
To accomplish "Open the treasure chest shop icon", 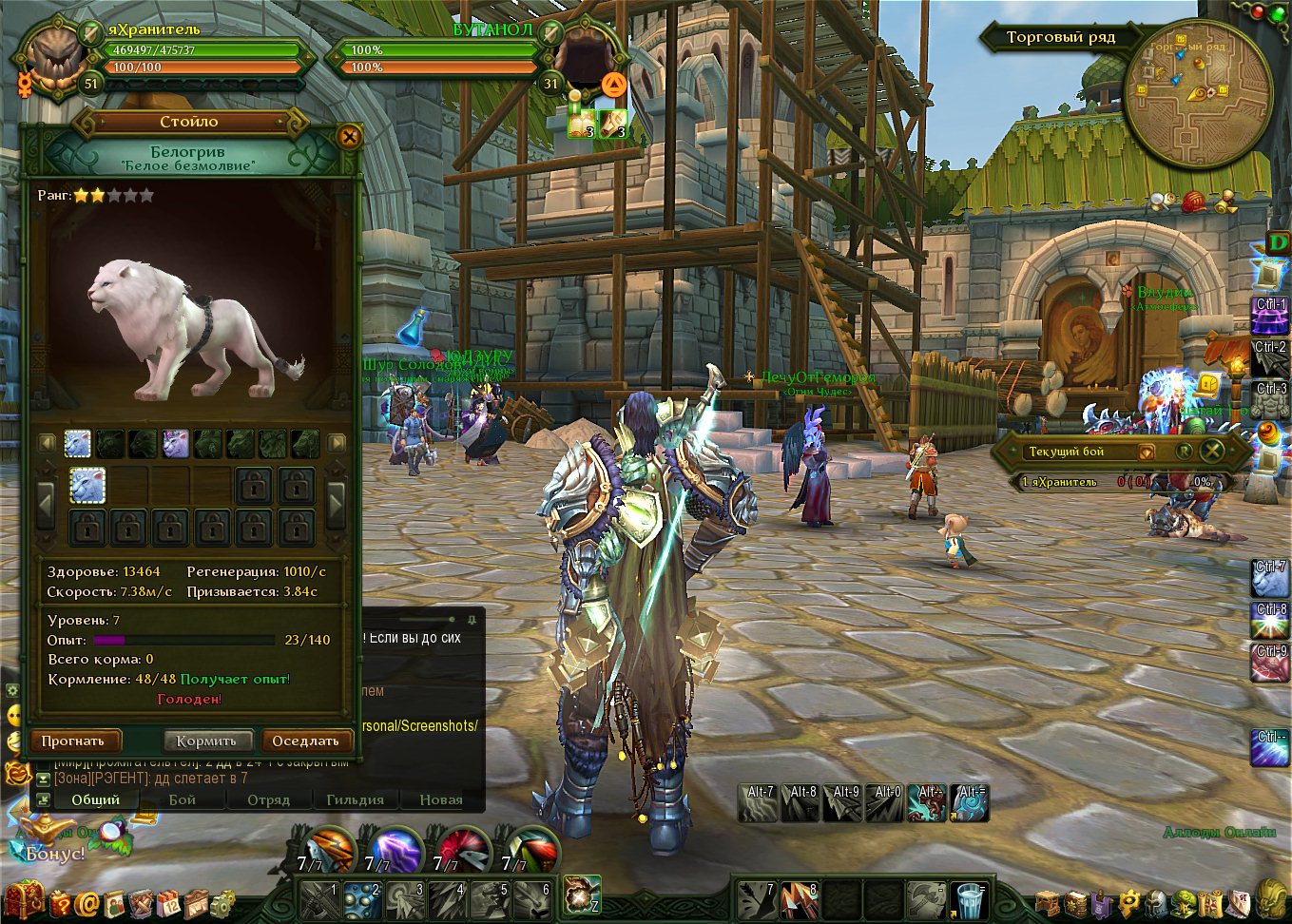I will click(x=23, y=900).
